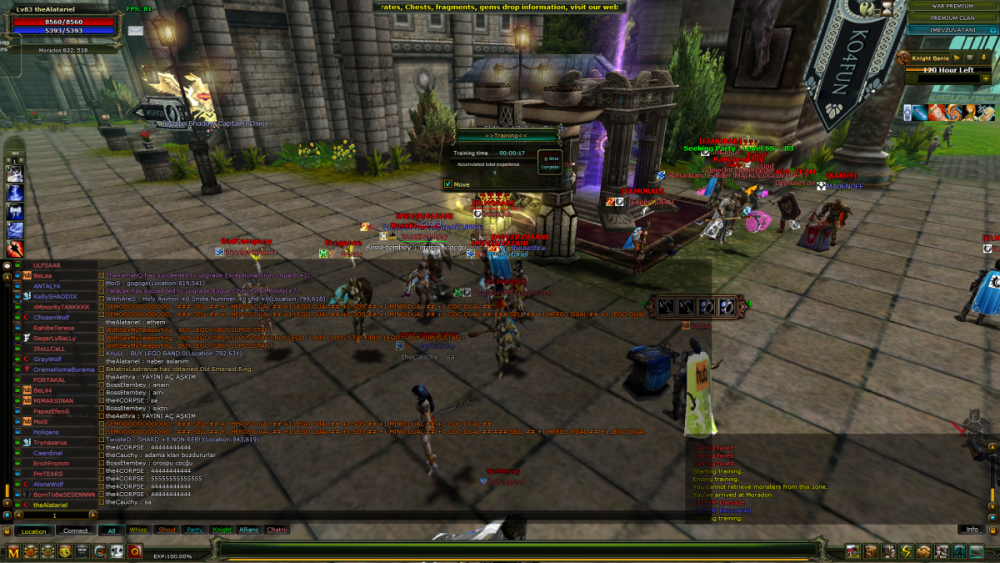Switch chat to the Shout tab

click(x=167, y=530)
